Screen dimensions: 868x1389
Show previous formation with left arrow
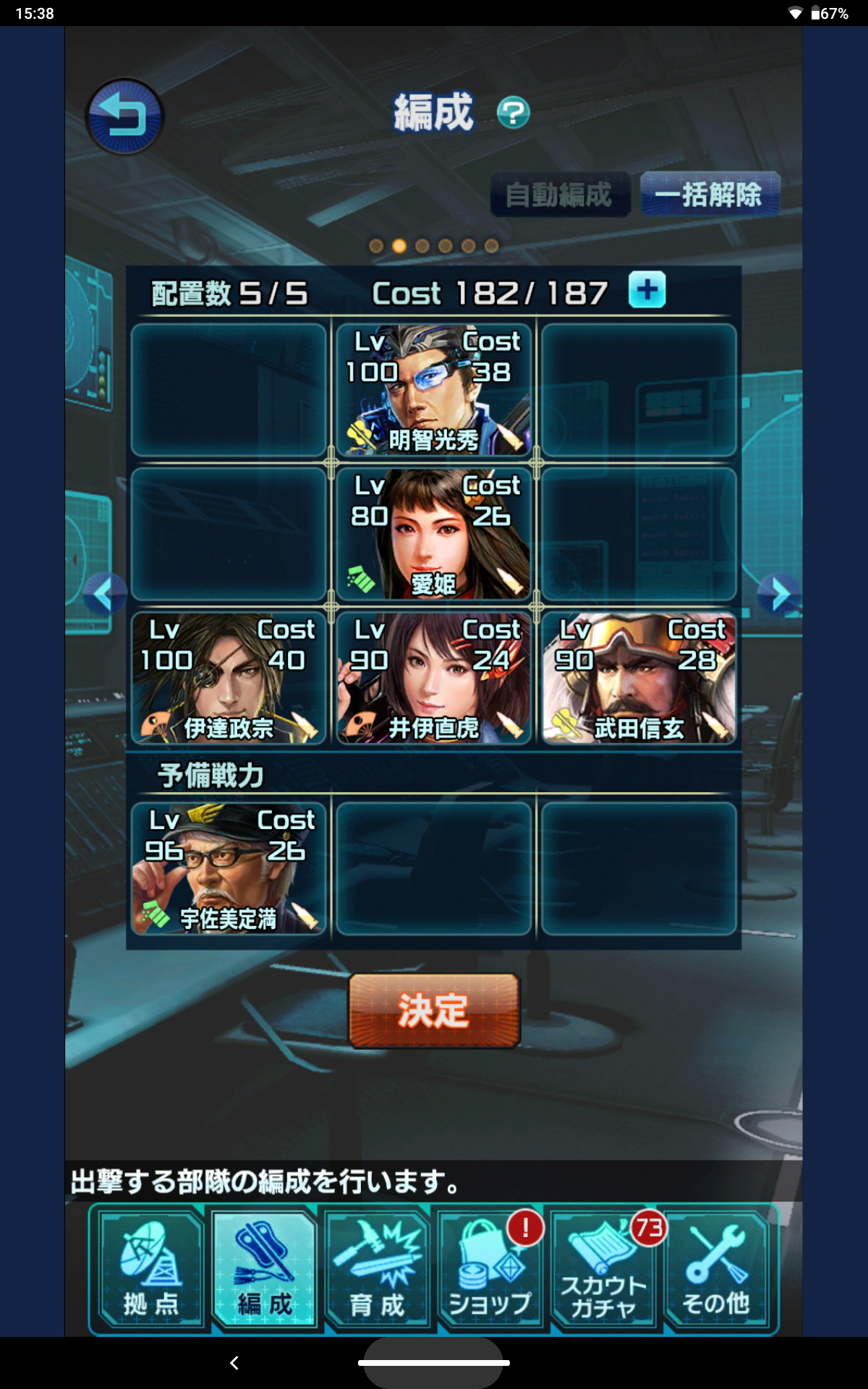pos(103,595)
